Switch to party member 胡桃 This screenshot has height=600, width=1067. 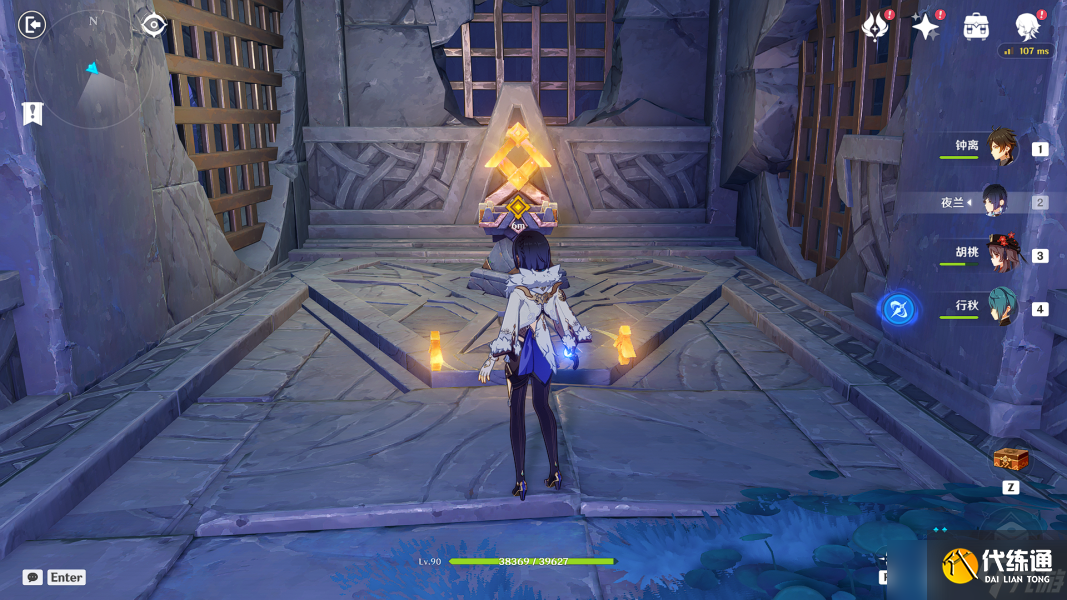tap(1001, 254)
